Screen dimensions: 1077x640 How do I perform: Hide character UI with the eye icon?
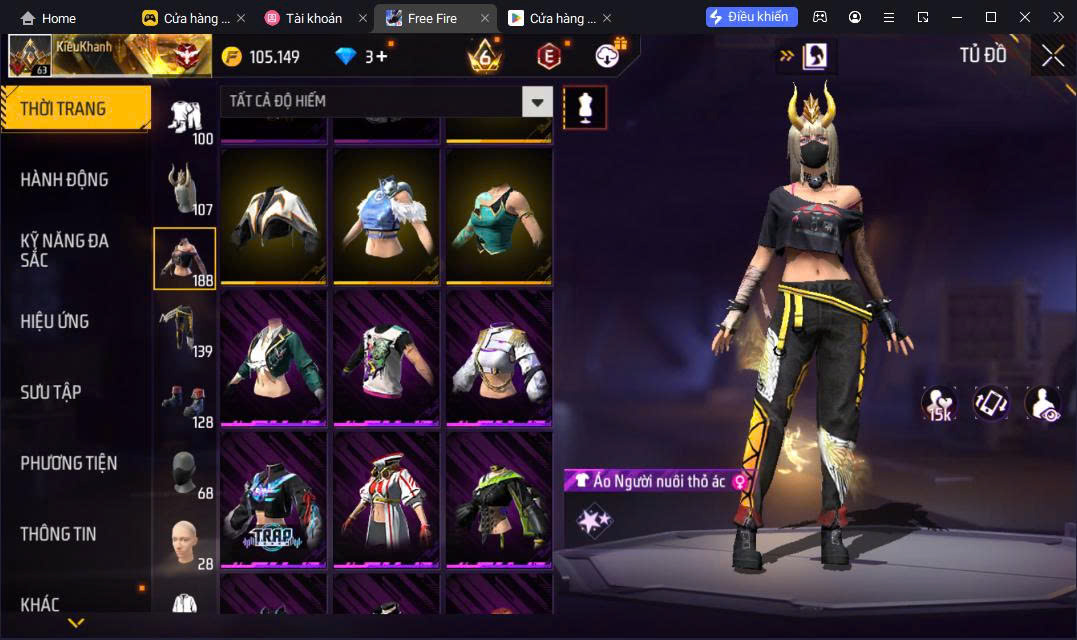(x=1043, y=403)
